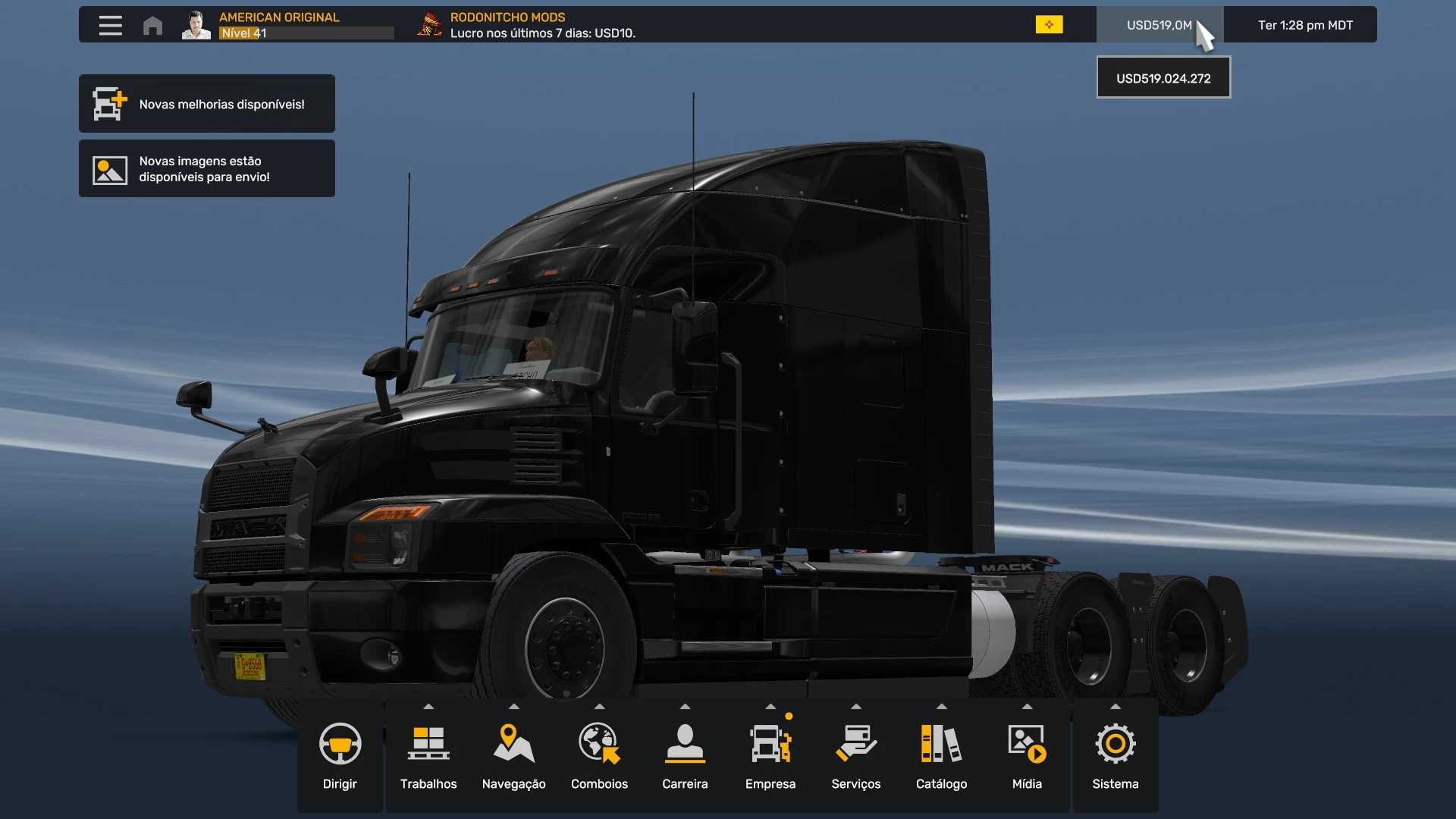Click the USD519.0M balance button
1456x819 pixels.
[1159, 25]
